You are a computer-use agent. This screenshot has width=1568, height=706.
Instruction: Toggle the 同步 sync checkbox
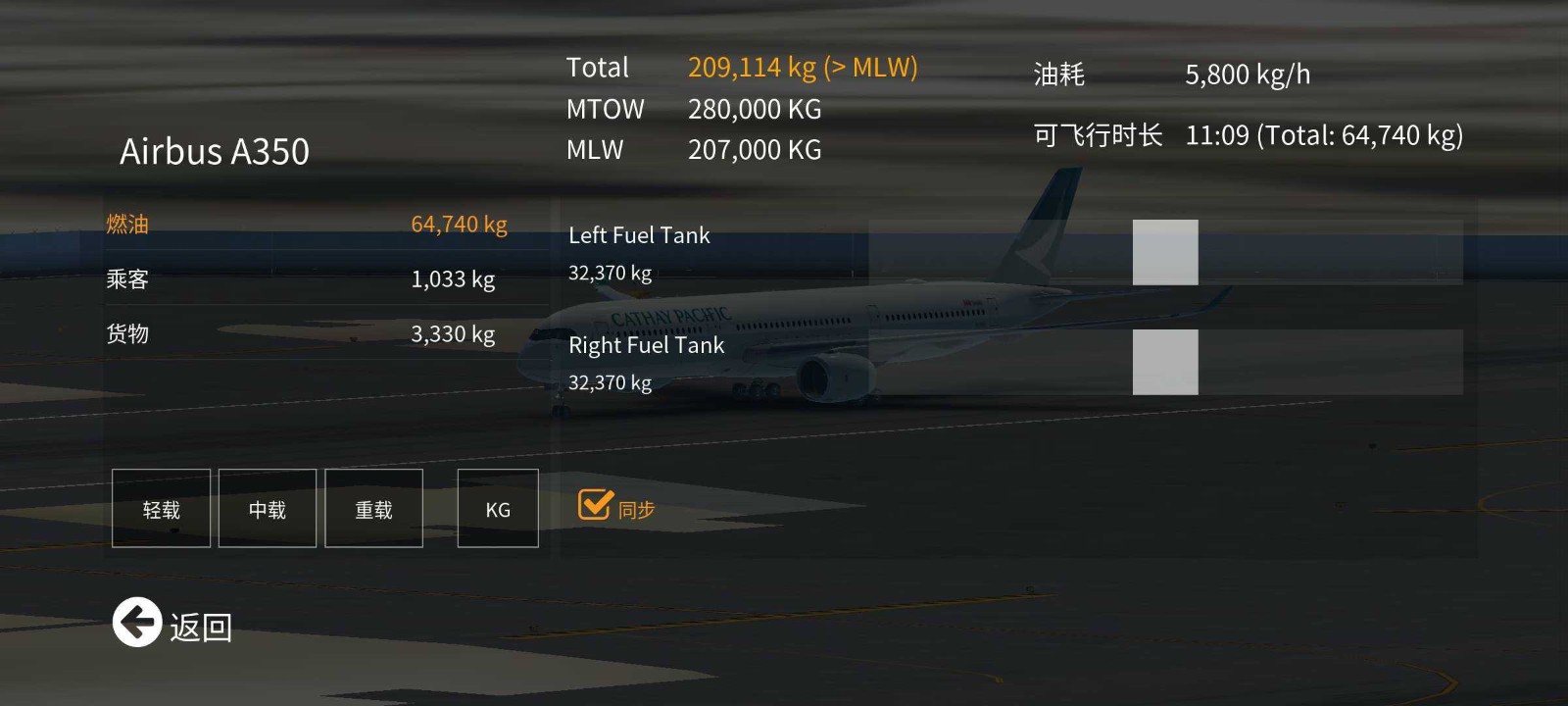596,505
